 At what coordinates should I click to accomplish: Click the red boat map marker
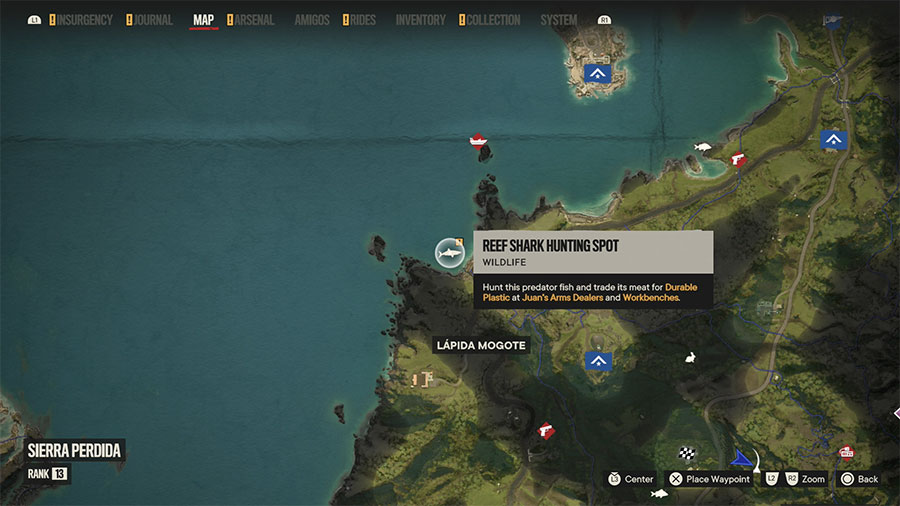[478, 139]
